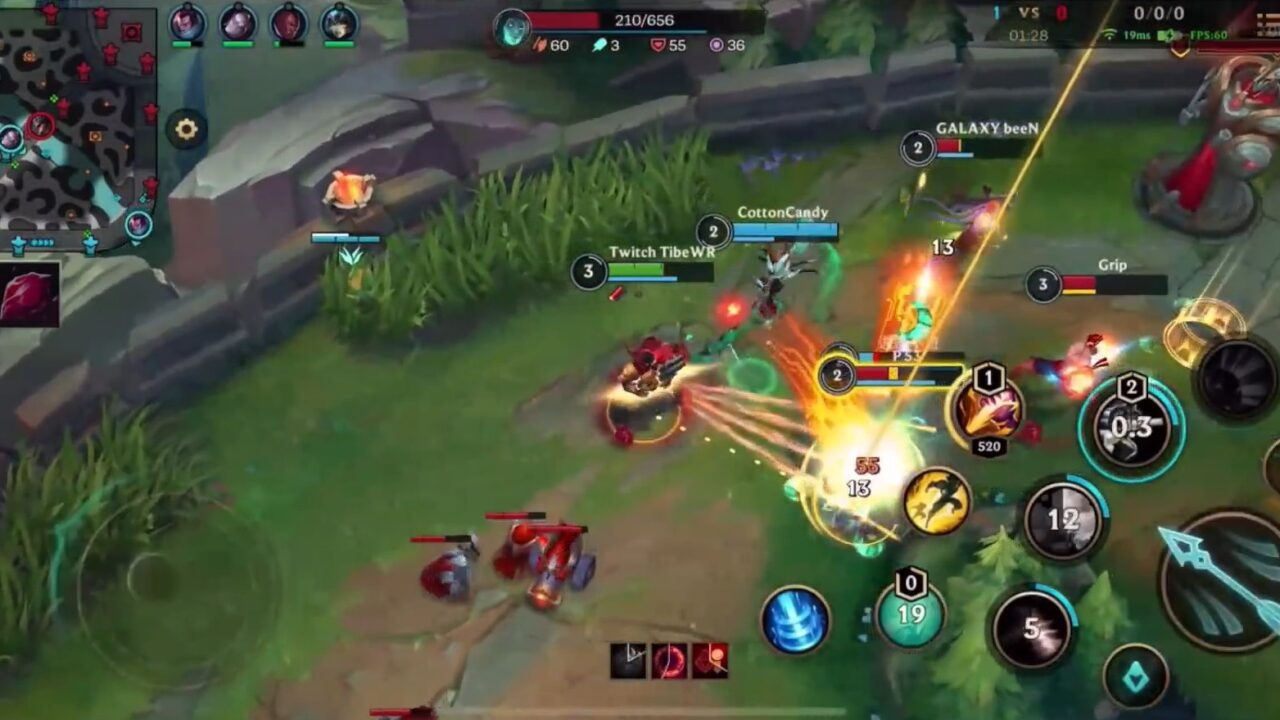Open the in-game settings gear
The height and width of the screenshot is (720, 1280).
point(186,129)
